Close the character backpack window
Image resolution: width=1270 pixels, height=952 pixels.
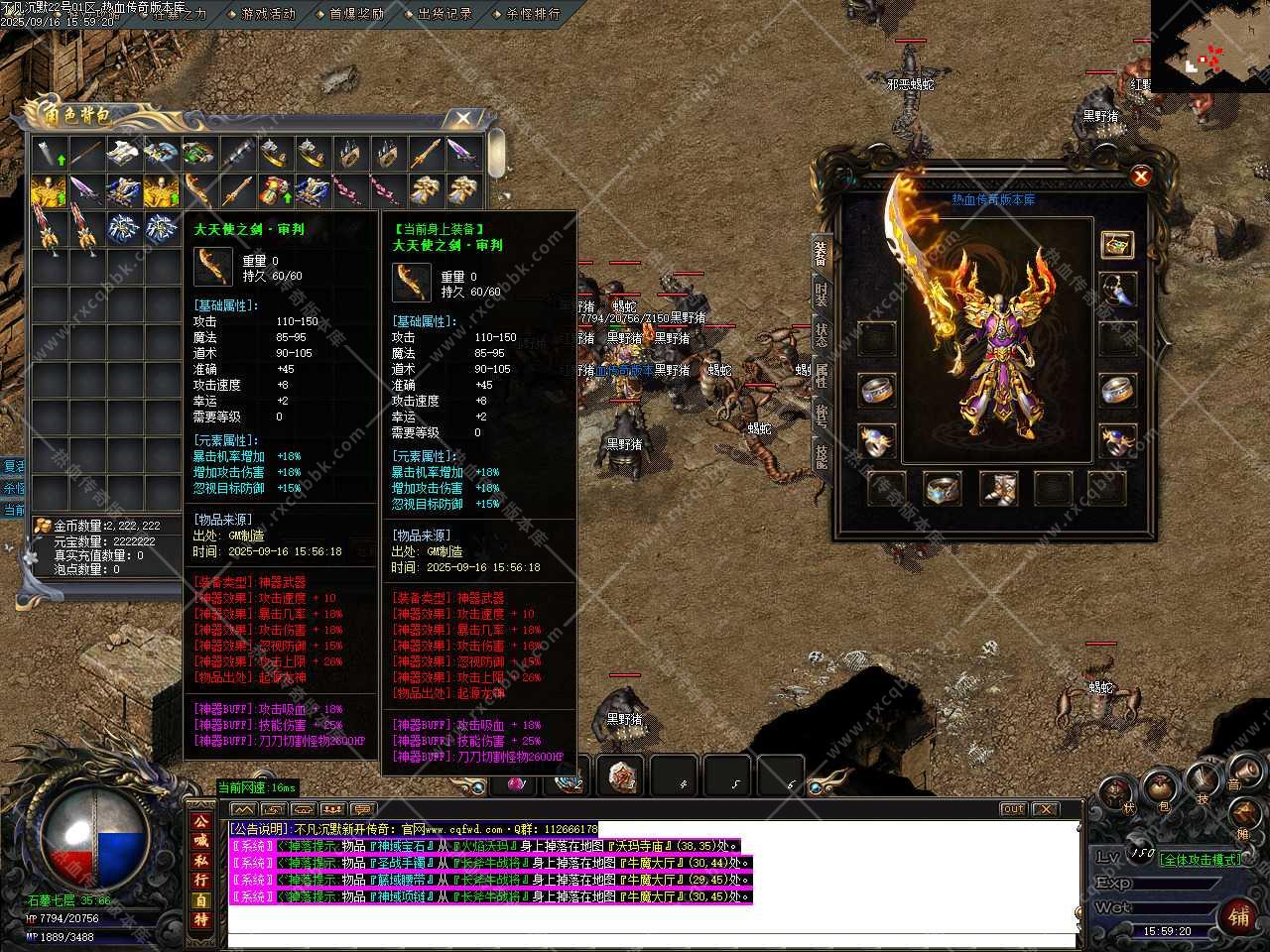click(x=462, y=119)
